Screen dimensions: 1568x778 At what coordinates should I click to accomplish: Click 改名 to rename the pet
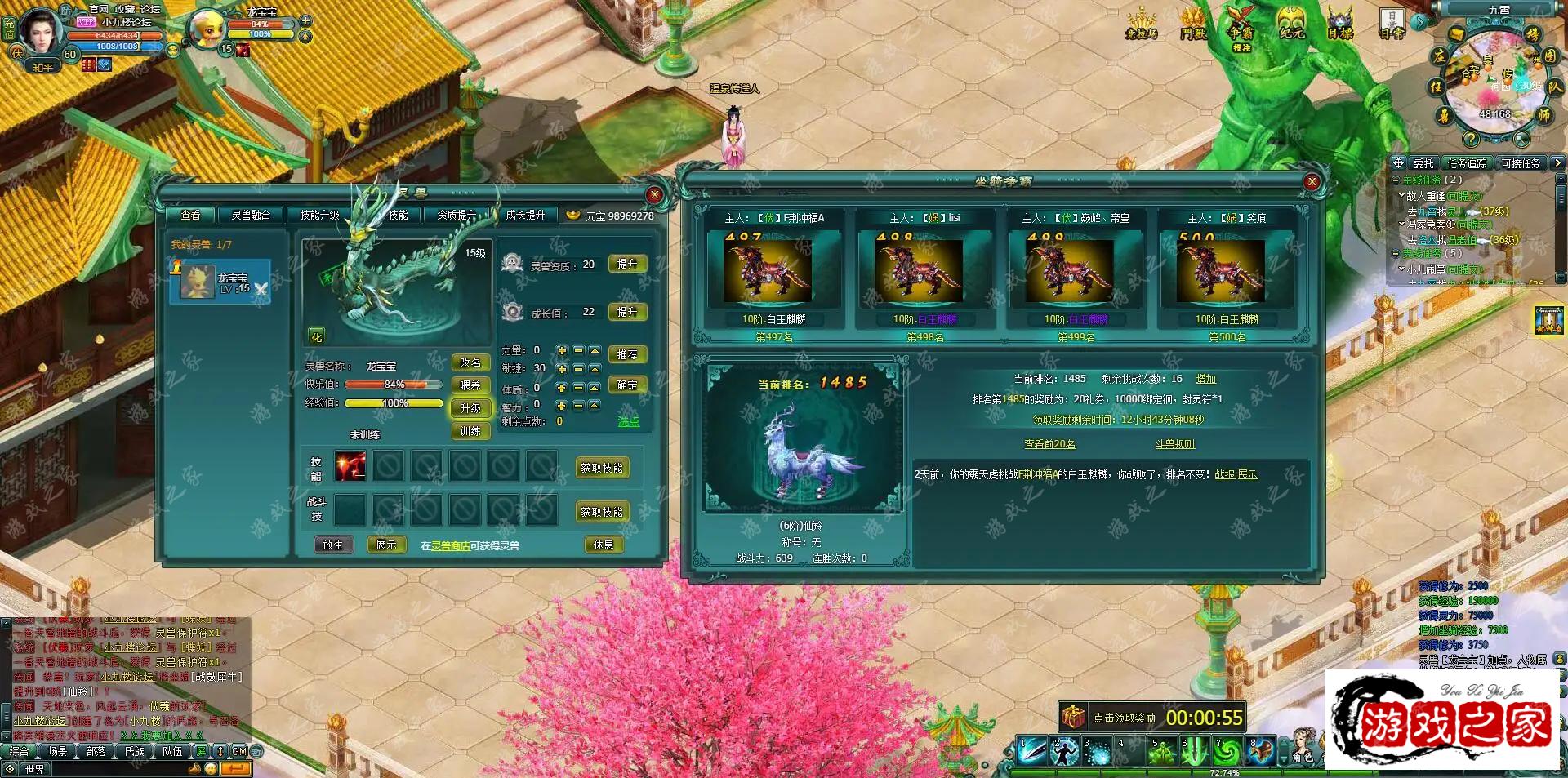tap(470, 362)
